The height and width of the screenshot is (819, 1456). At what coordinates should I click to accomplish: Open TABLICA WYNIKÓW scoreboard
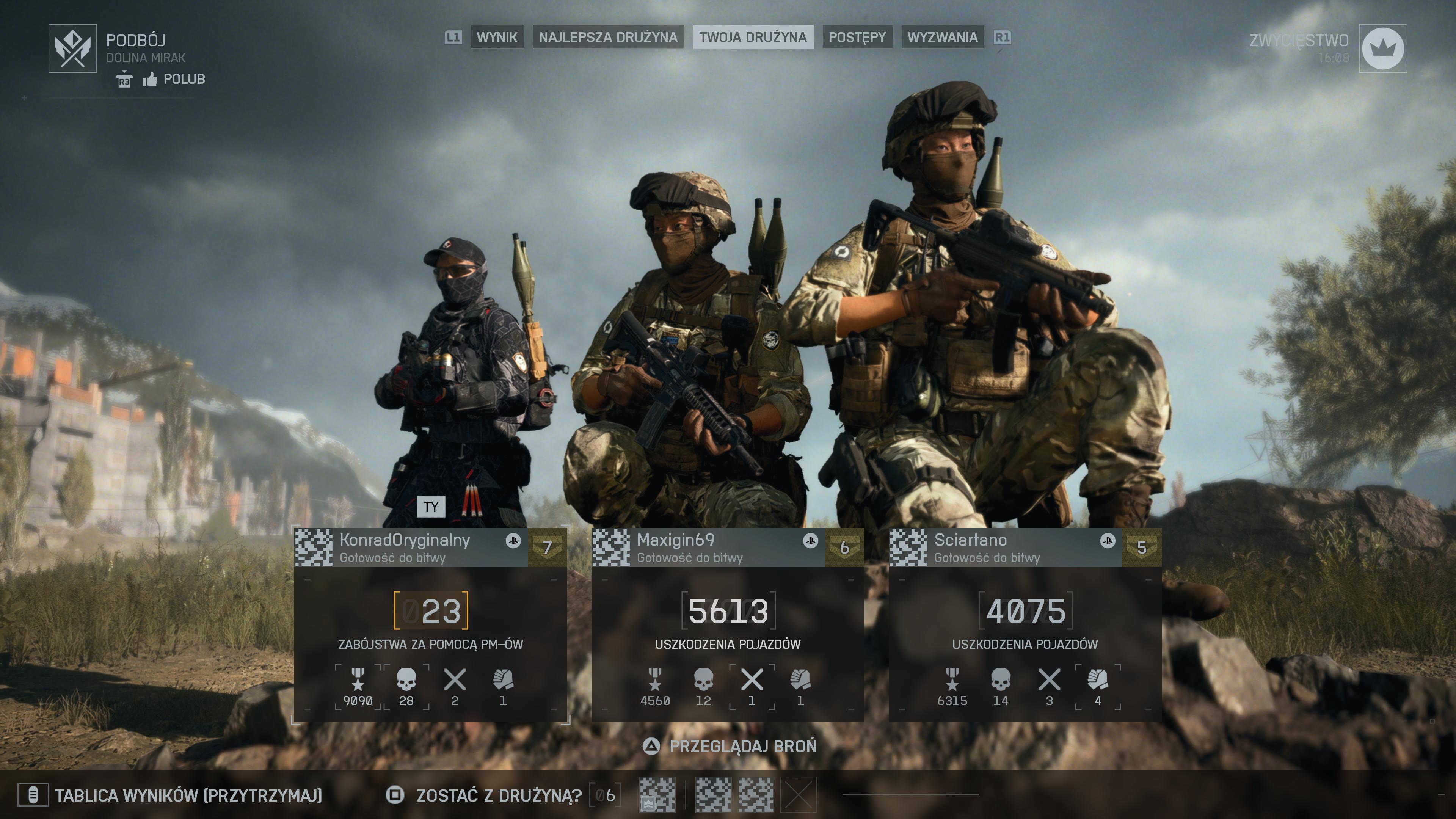188,795
